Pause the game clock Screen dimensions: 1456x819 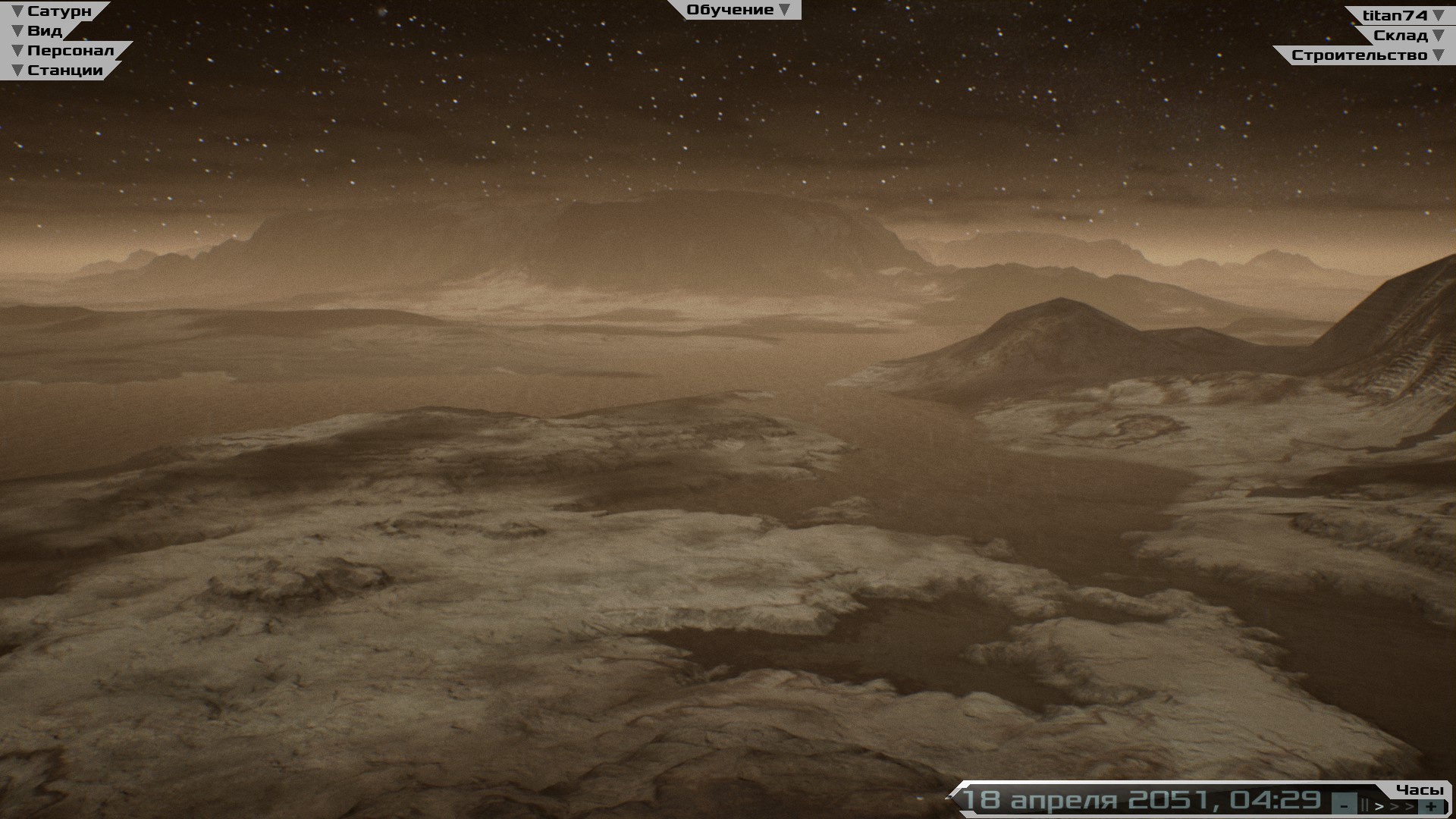(x=1365, y=806)
